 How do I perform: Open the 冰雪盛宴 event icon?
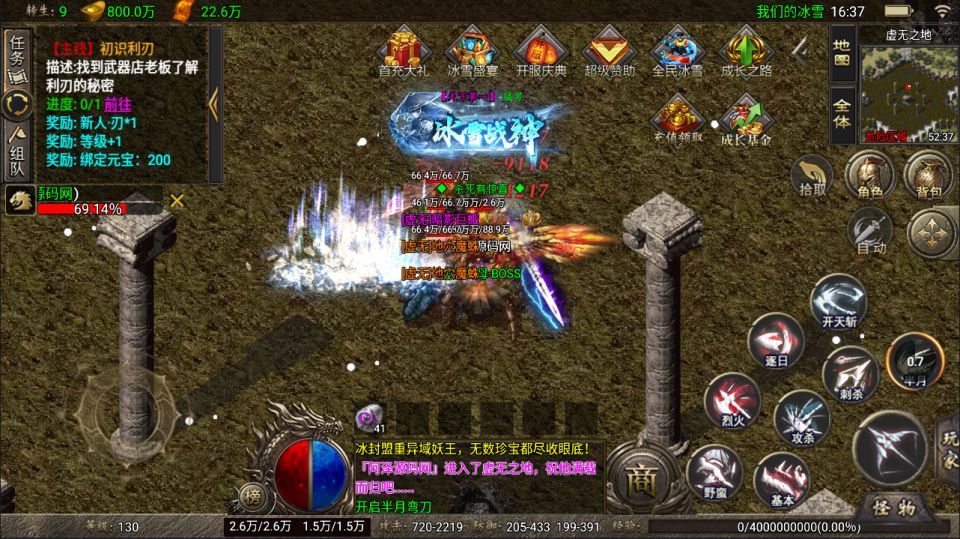(472, 51)
